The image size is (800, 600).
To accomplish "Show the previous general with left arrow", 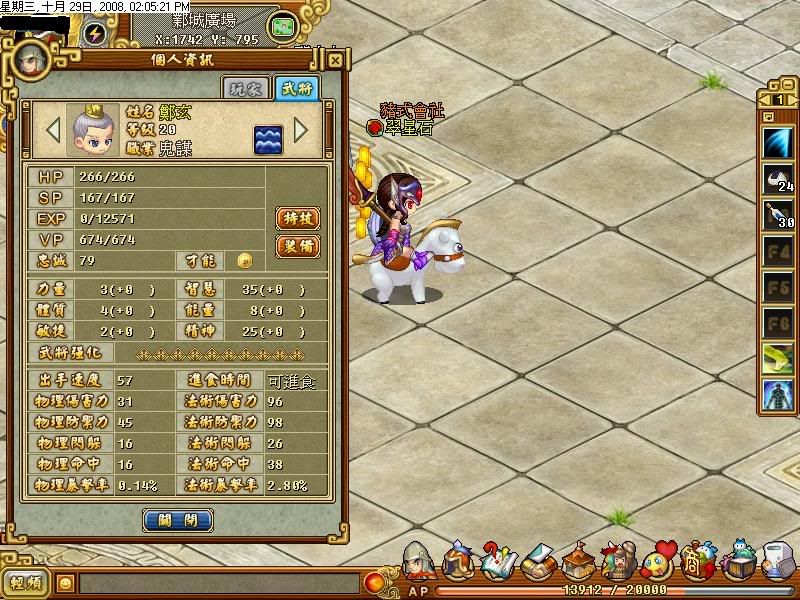I will click(x=53, y=130).
